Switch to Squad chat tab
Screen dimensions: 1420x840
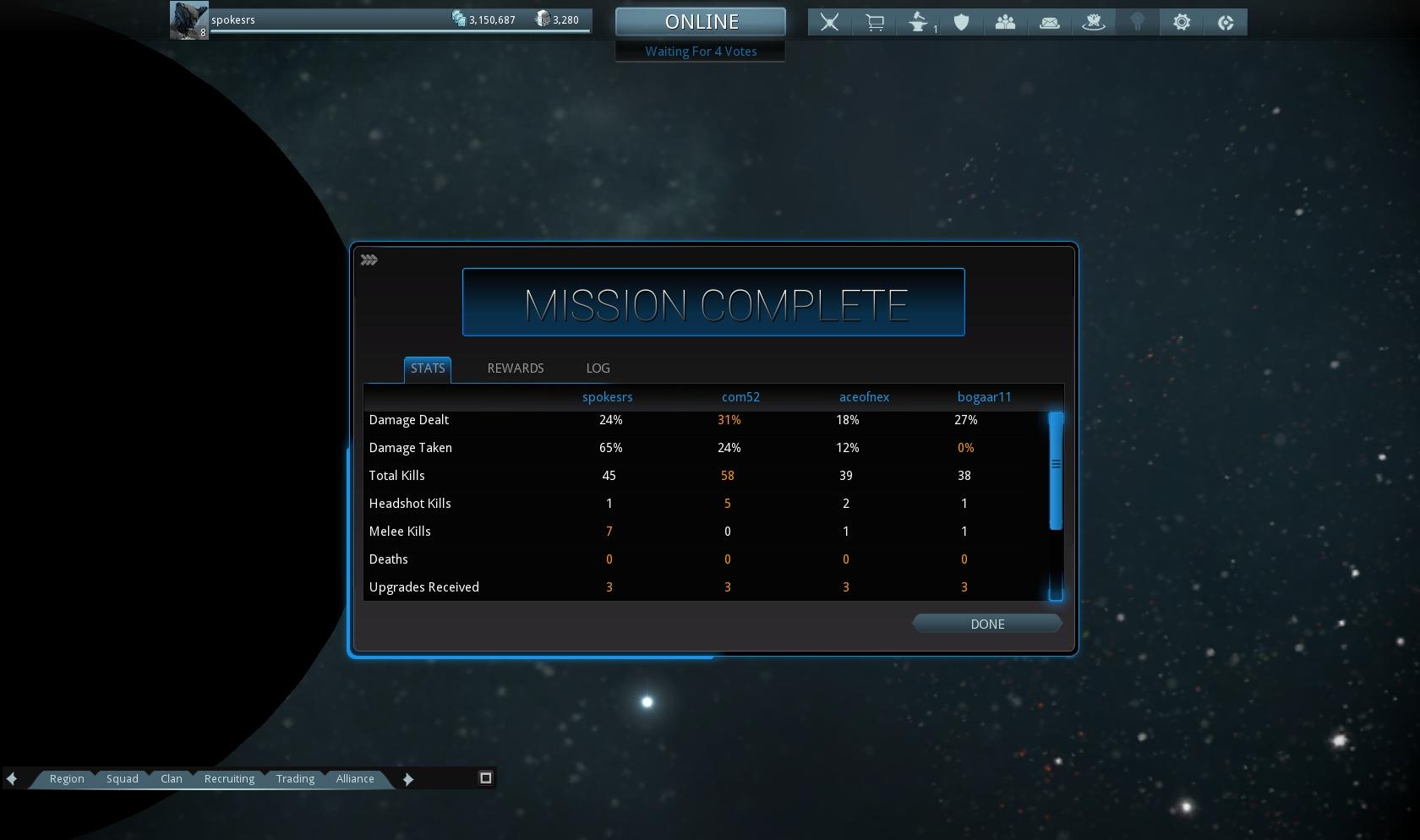[122, 778]
